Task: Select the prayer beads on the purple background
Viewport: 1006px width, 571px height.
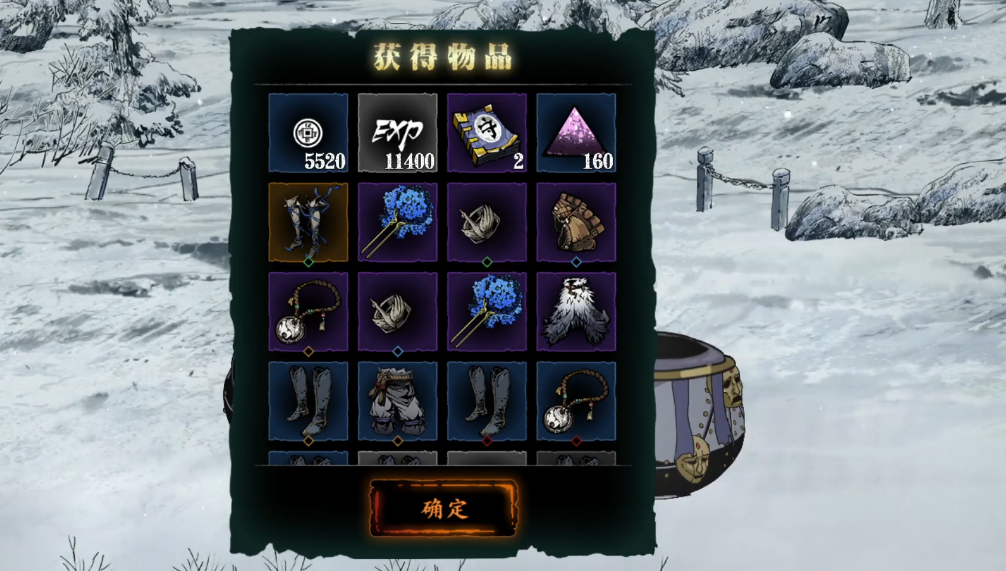Action: tap(308, 312)
